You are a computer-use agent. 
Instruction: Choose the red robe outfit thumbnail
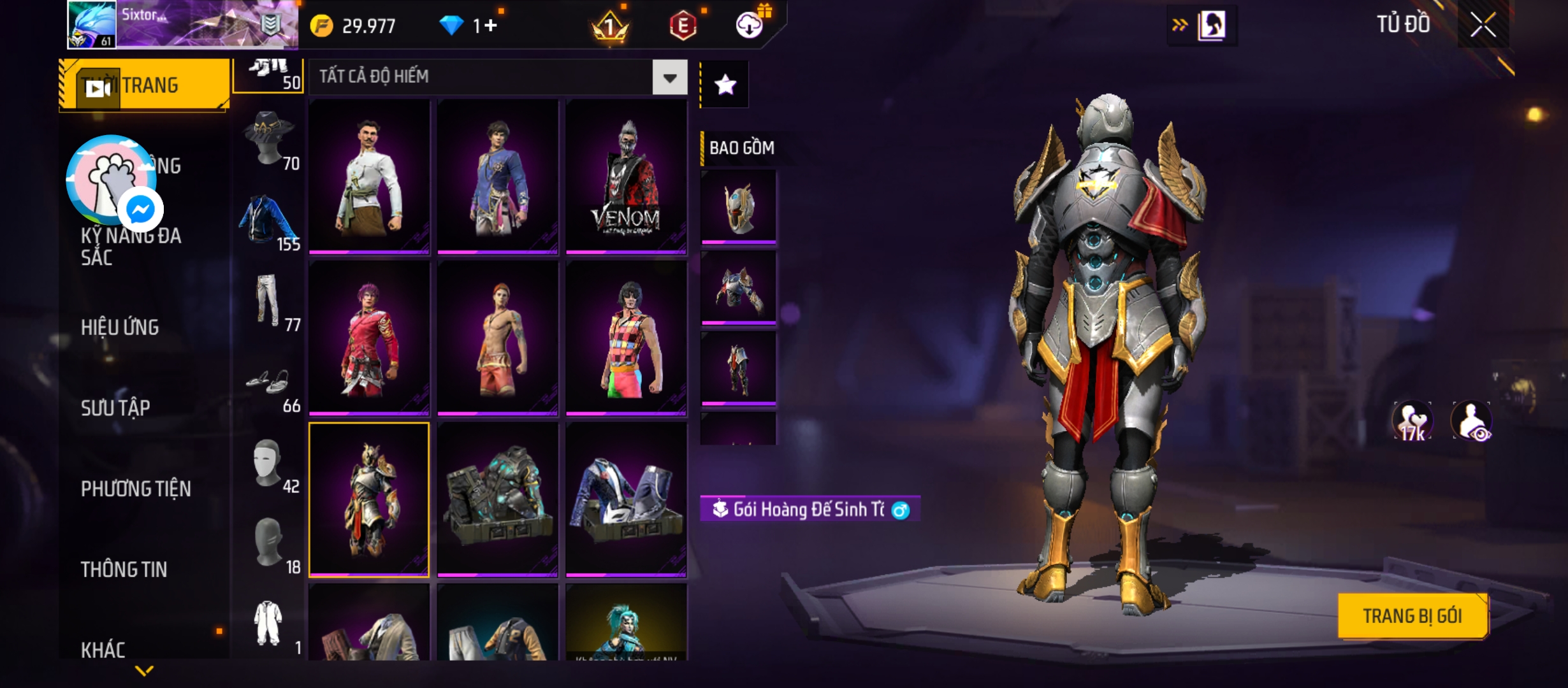click(x=369, y=338)
